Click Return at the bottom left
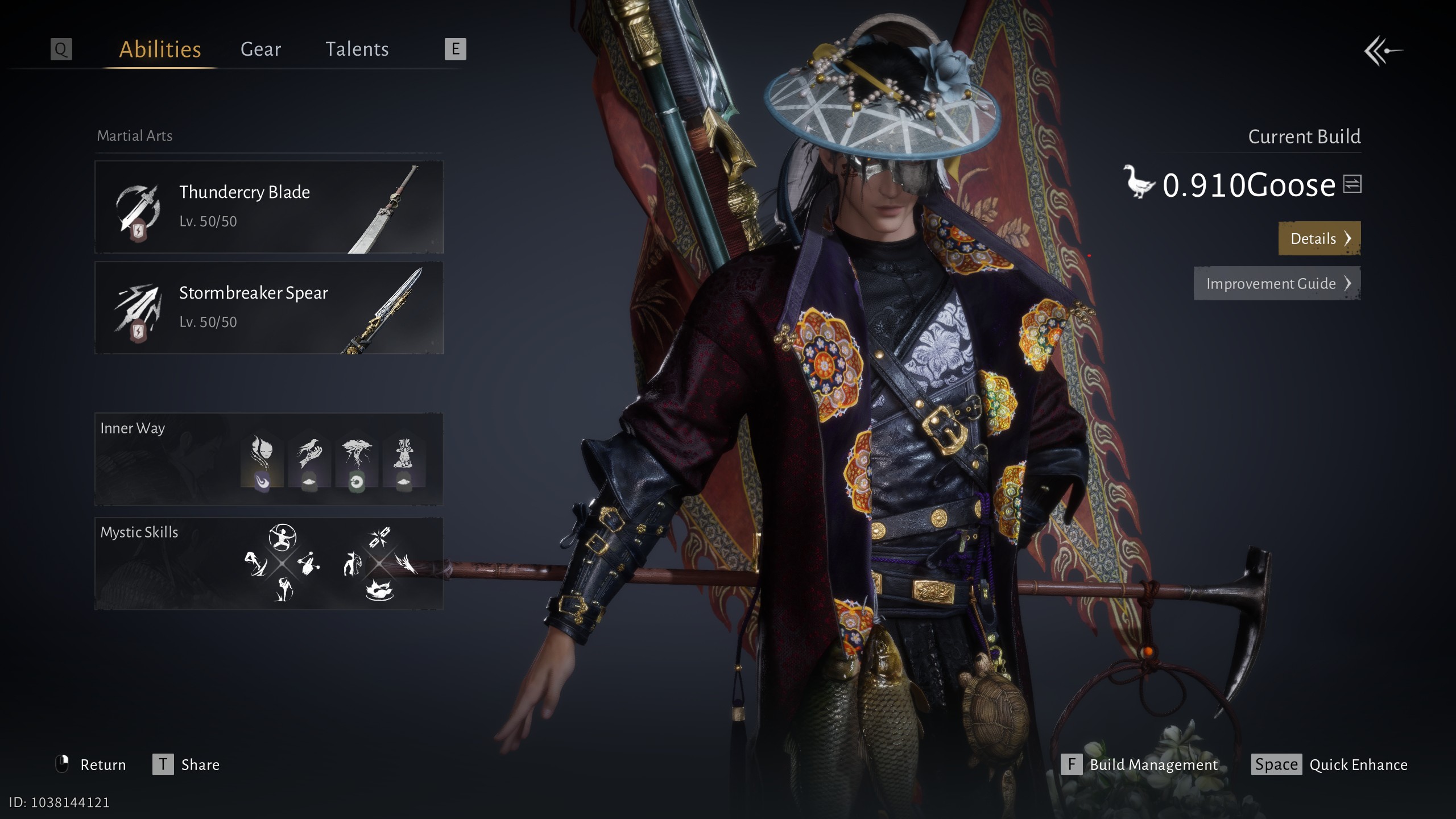The width and height of the screenshot is (1456, 819). click(91, 764)
